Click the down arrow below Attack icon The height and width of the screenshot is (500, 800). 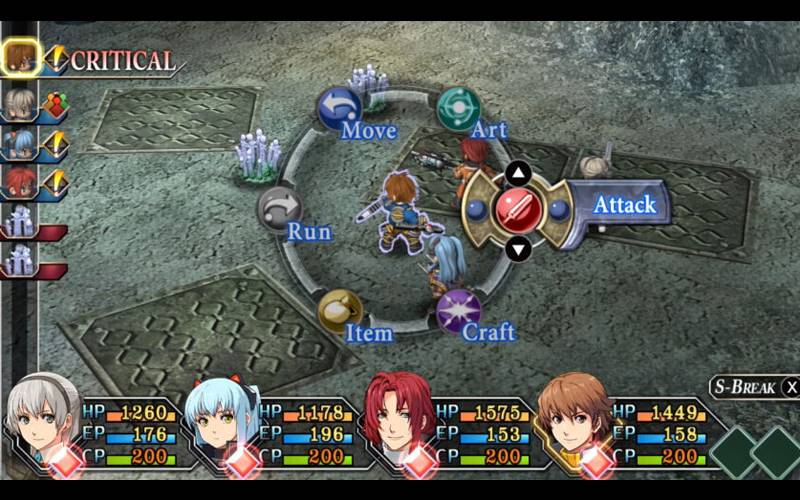tap(518, 248)
